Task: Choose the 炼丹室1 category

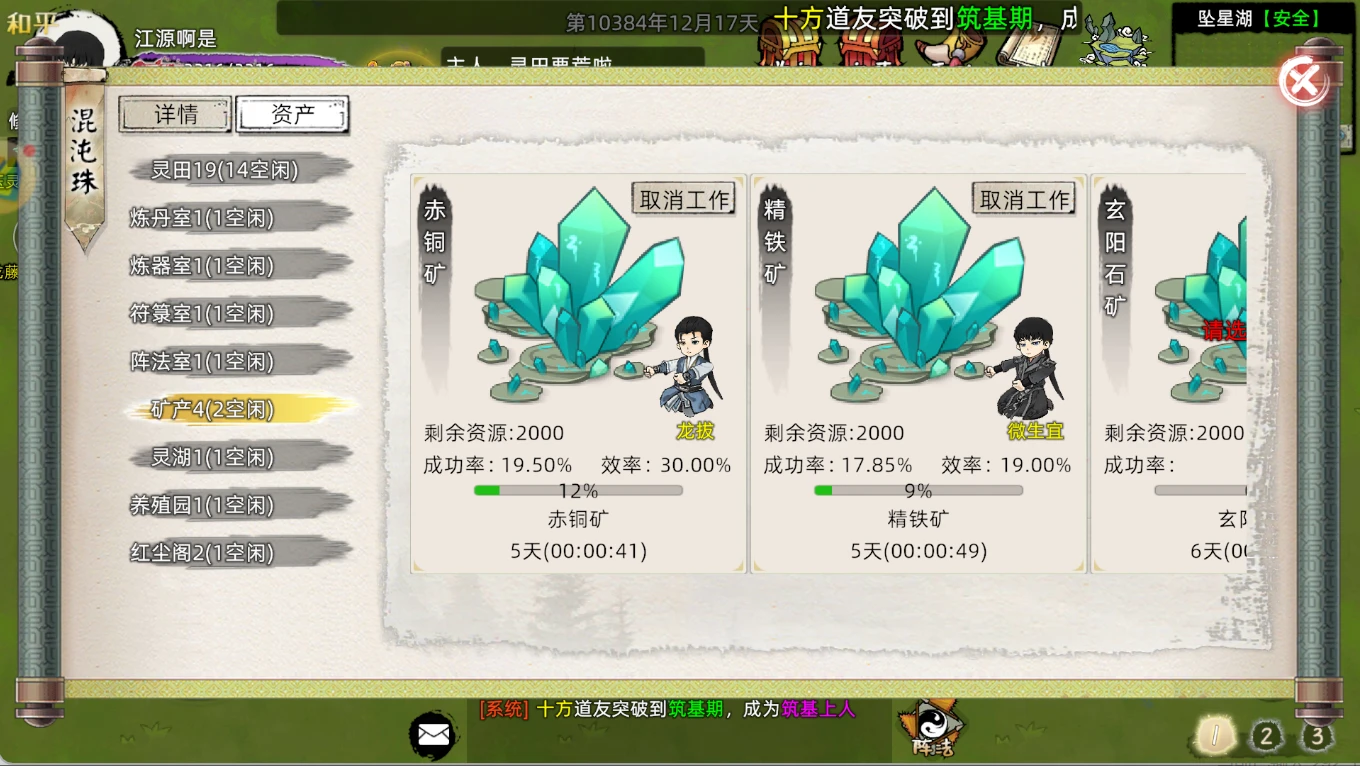Action: (203, 218)
